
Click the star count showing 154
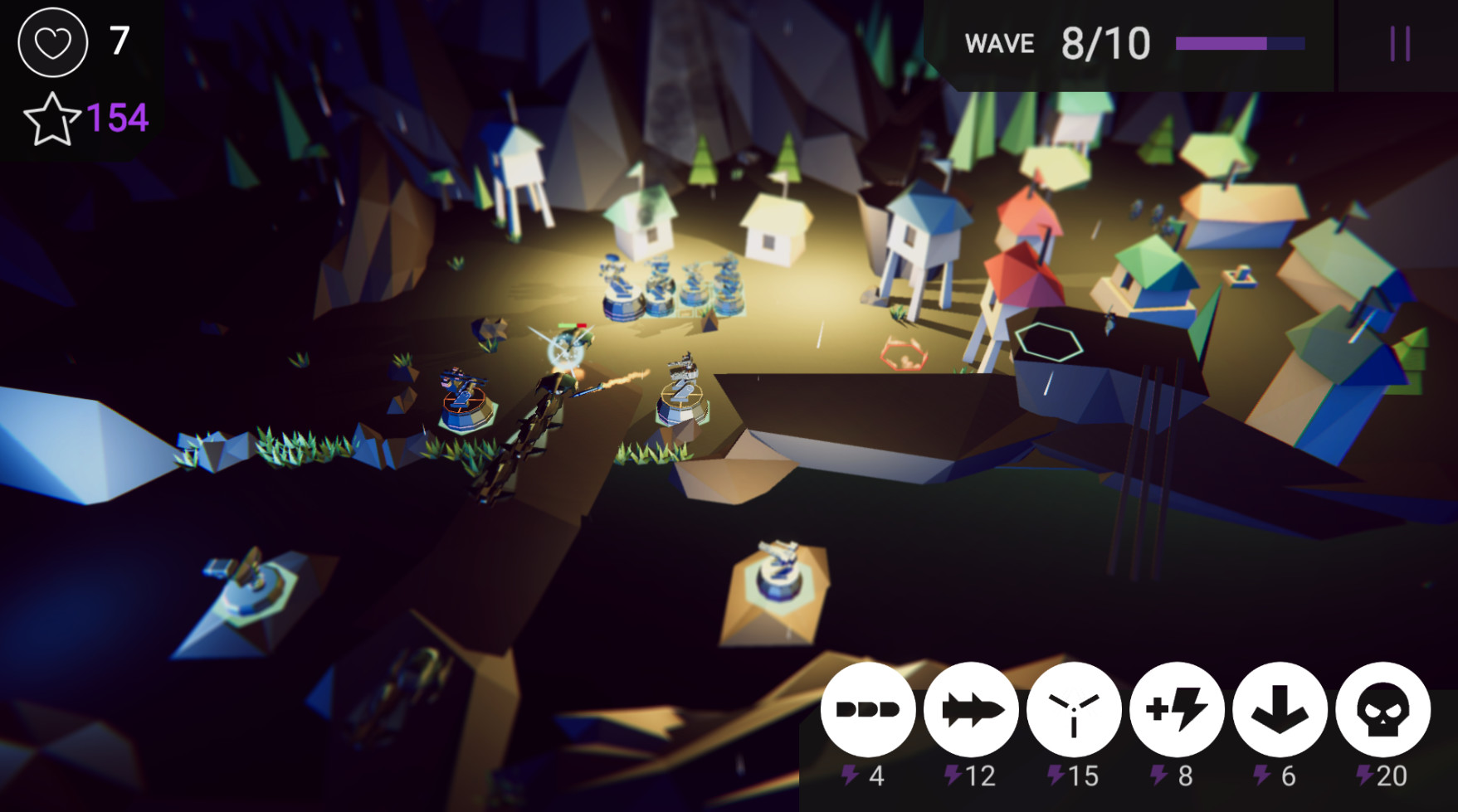118,118
